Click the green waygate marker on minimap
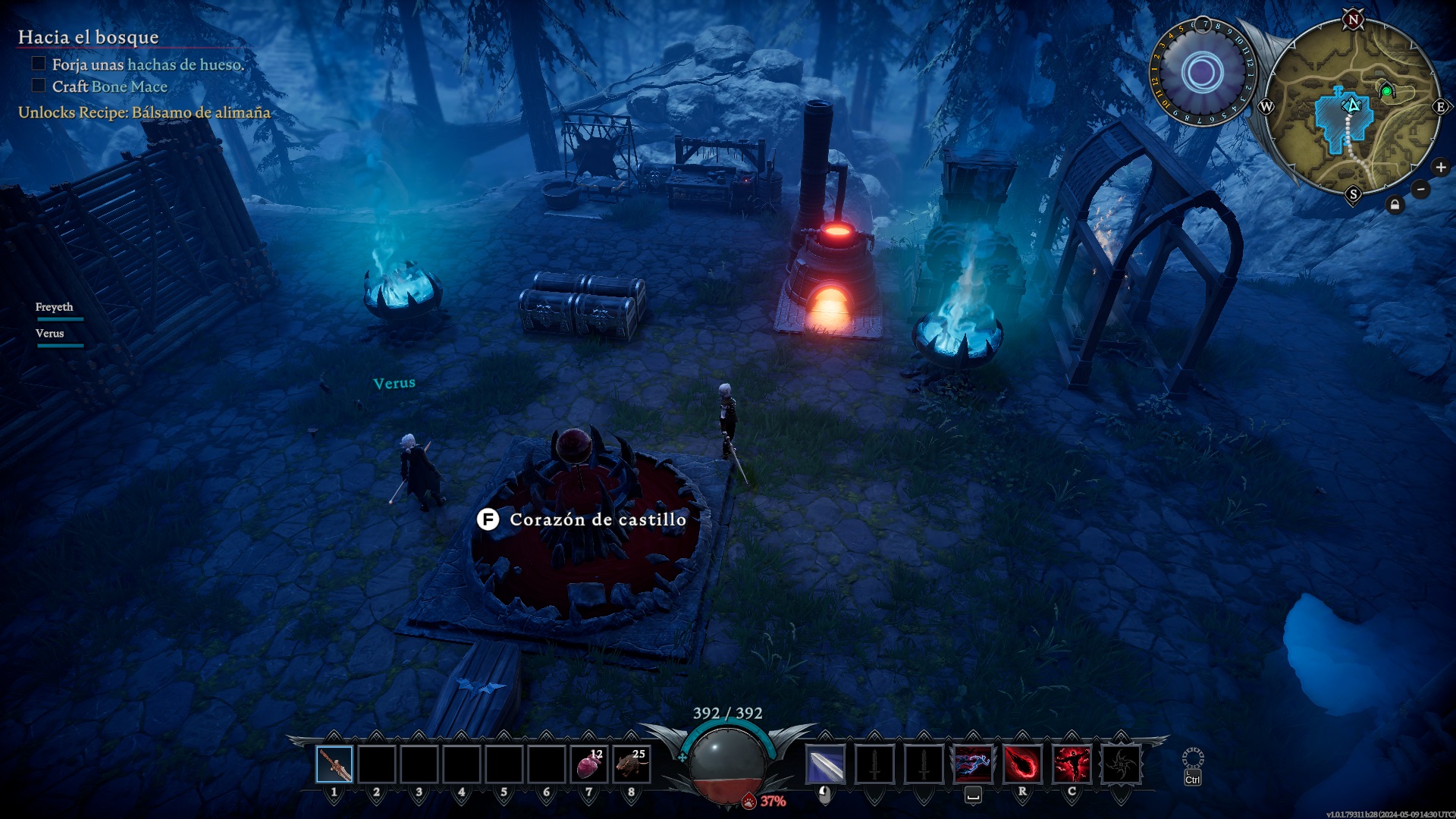The height and width of the screenshot is (819, 1456). (x=1386, y=91)
